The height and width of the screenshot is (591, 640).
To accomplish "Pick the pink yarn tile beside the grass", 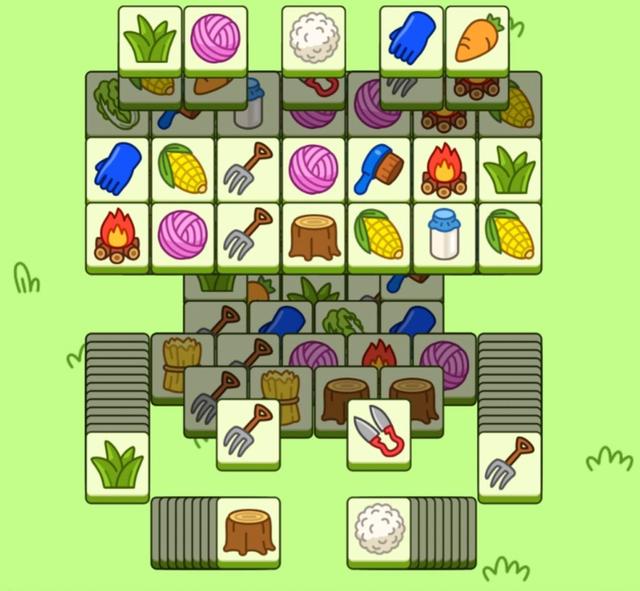I will (x=216, y=39).
